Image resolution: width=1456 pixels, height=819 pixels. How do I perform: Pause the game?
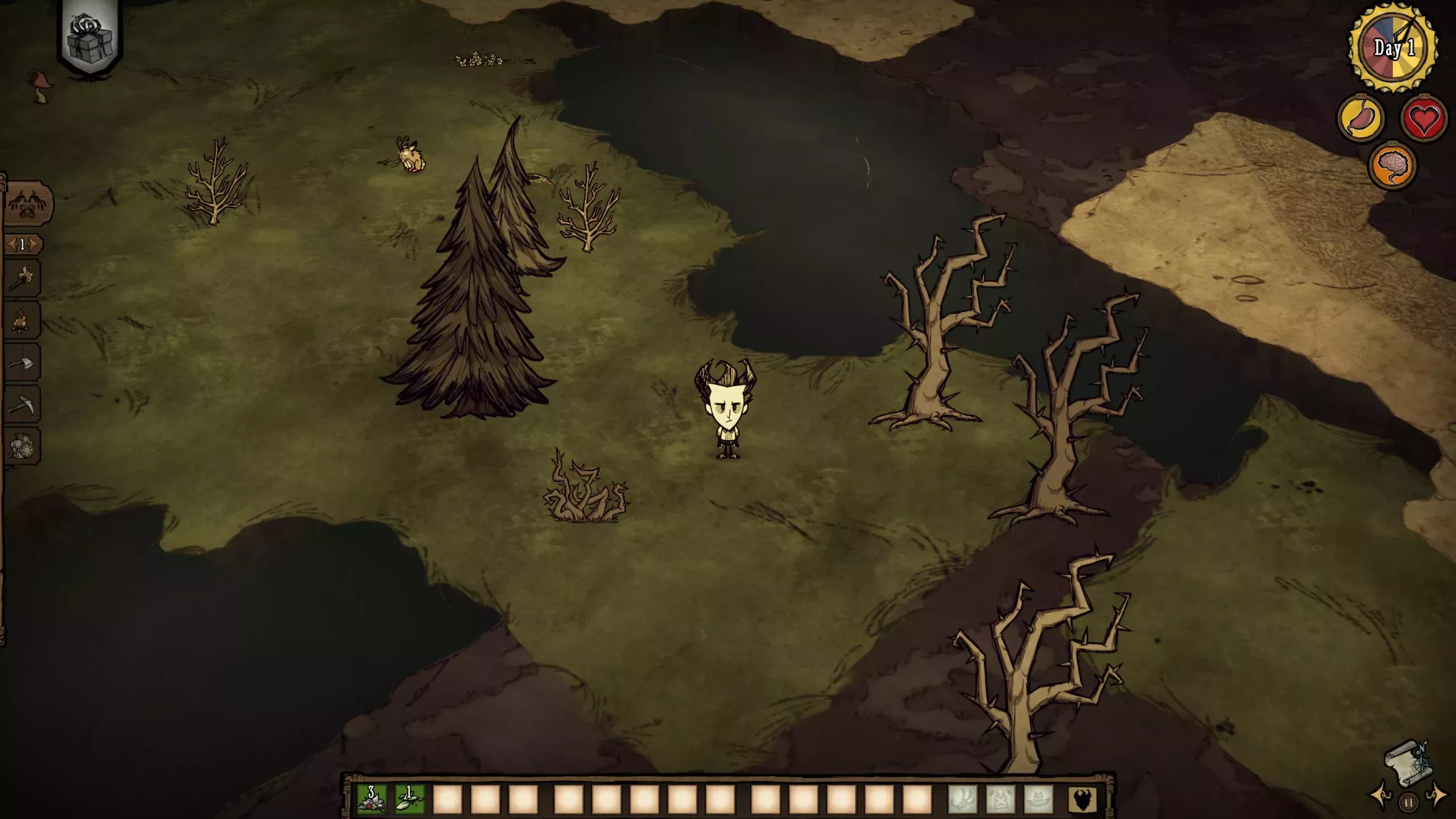1409,803
